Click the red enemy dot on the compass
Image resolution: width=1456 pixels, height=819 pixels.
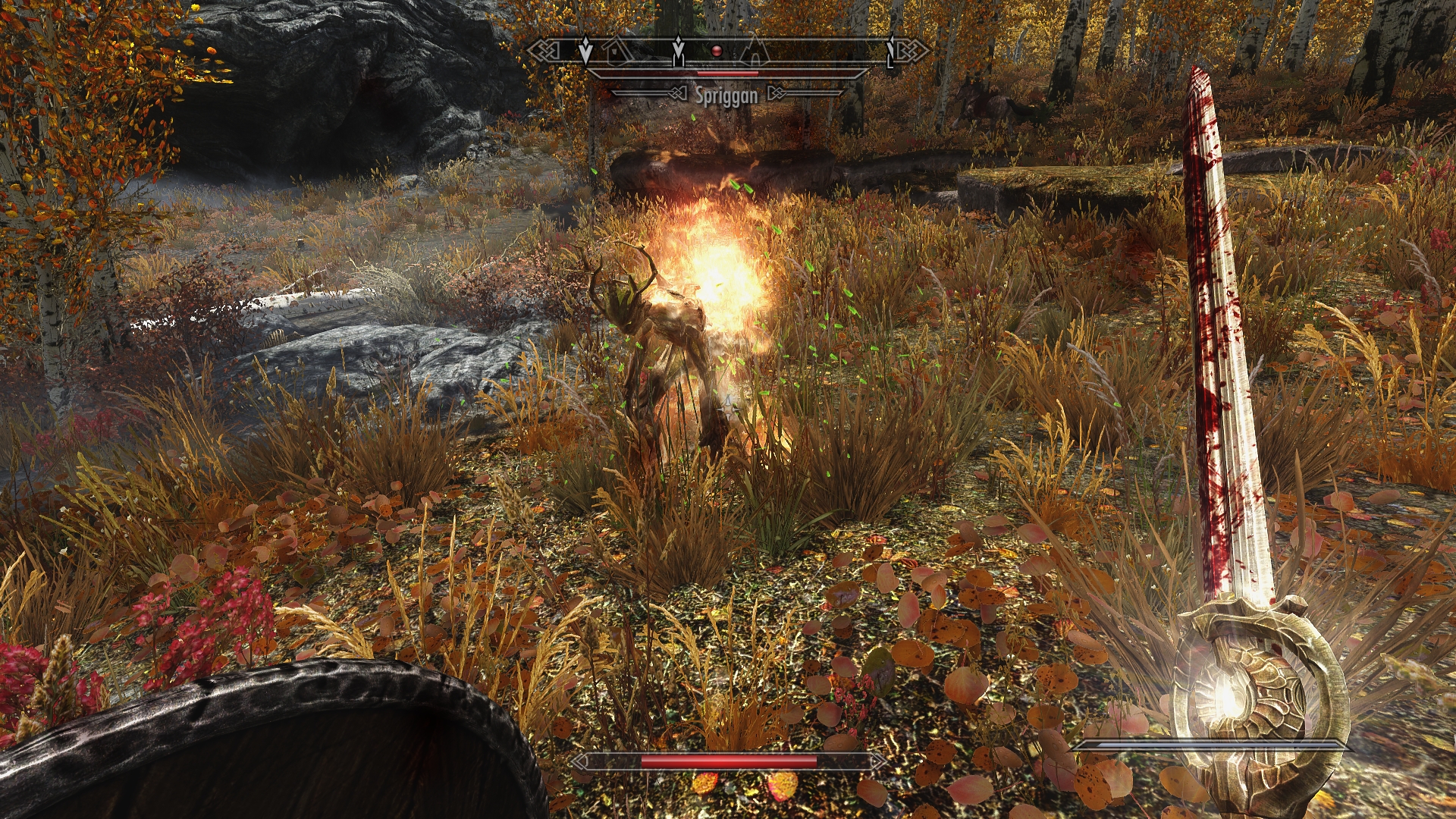716,51
